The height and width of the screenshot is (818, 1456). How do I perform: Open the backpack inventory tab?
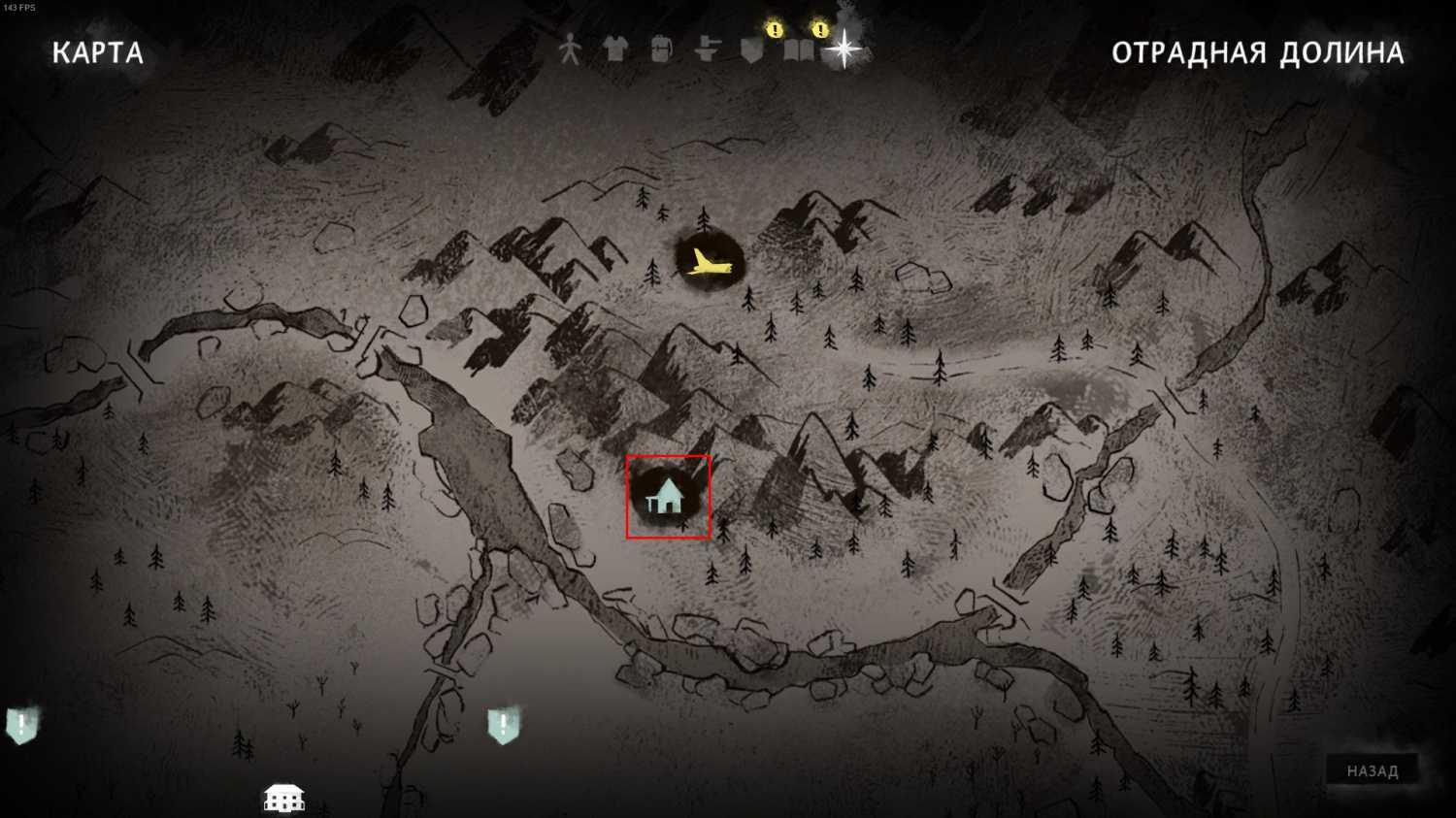(661, 49)
